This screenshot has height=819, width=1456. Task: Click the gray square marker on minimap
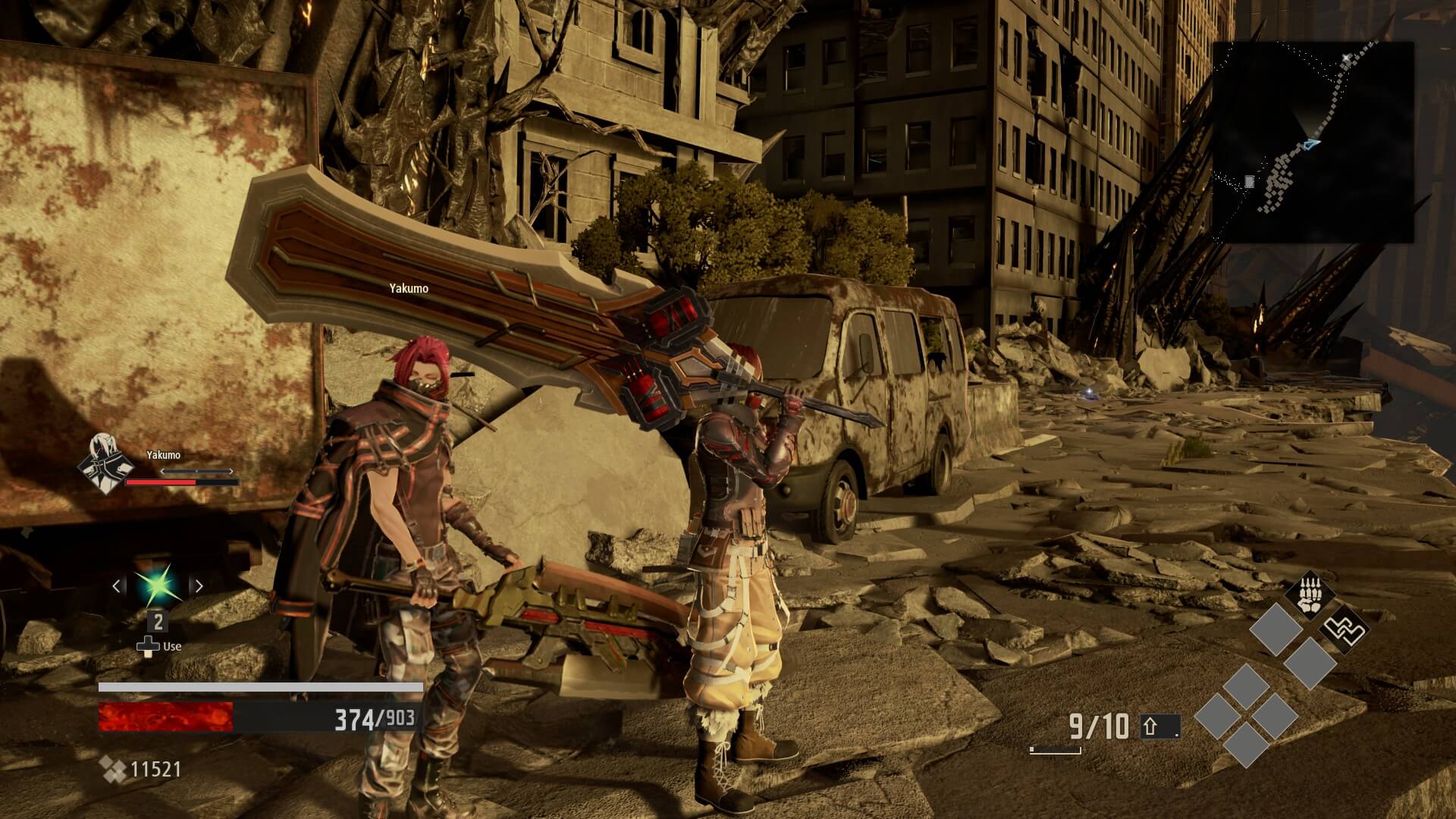(x=1249, y=181)
